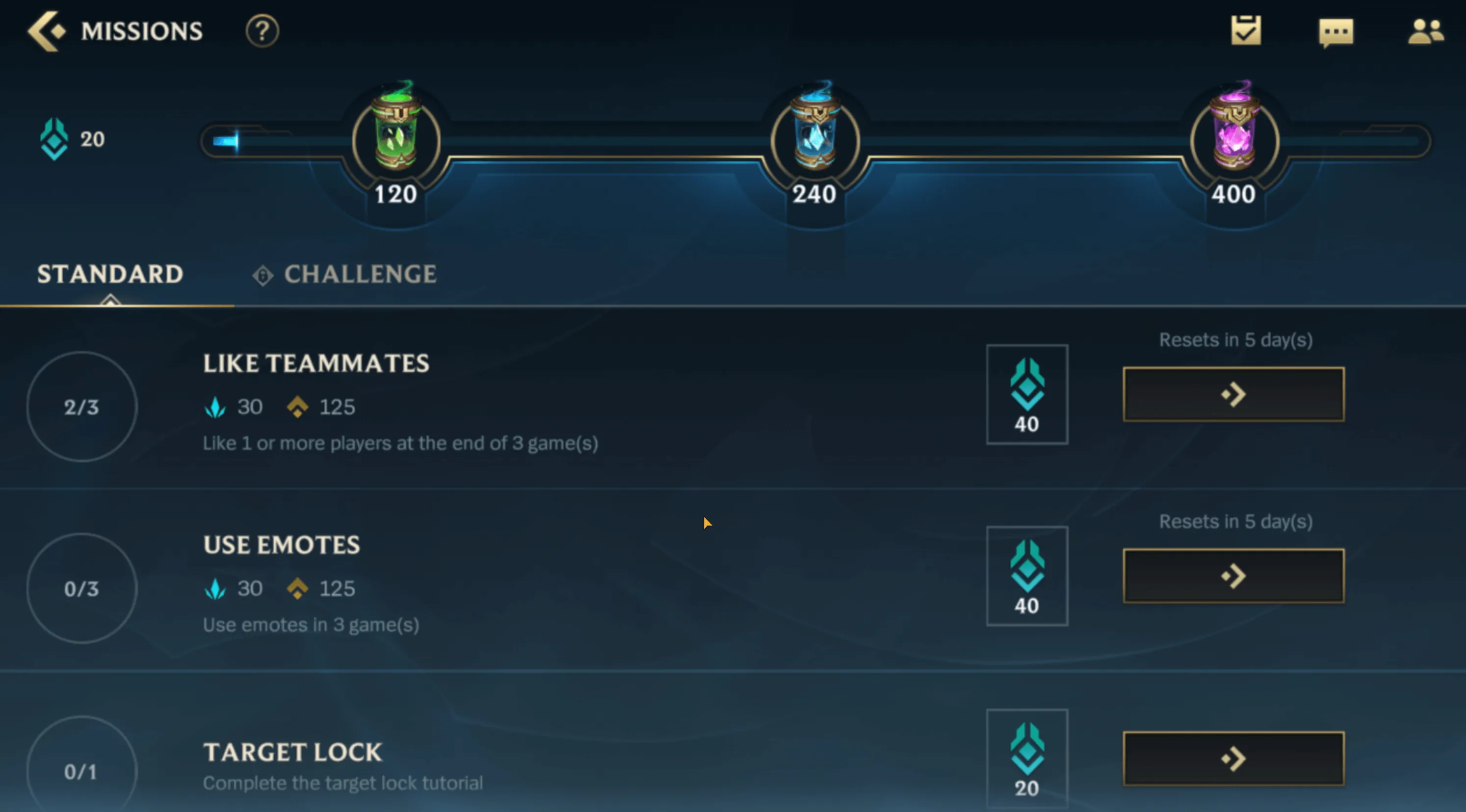Select the Use Emotes 40-point reward box
This screenshot has height=812, width=1466.
coord(1027,576)
